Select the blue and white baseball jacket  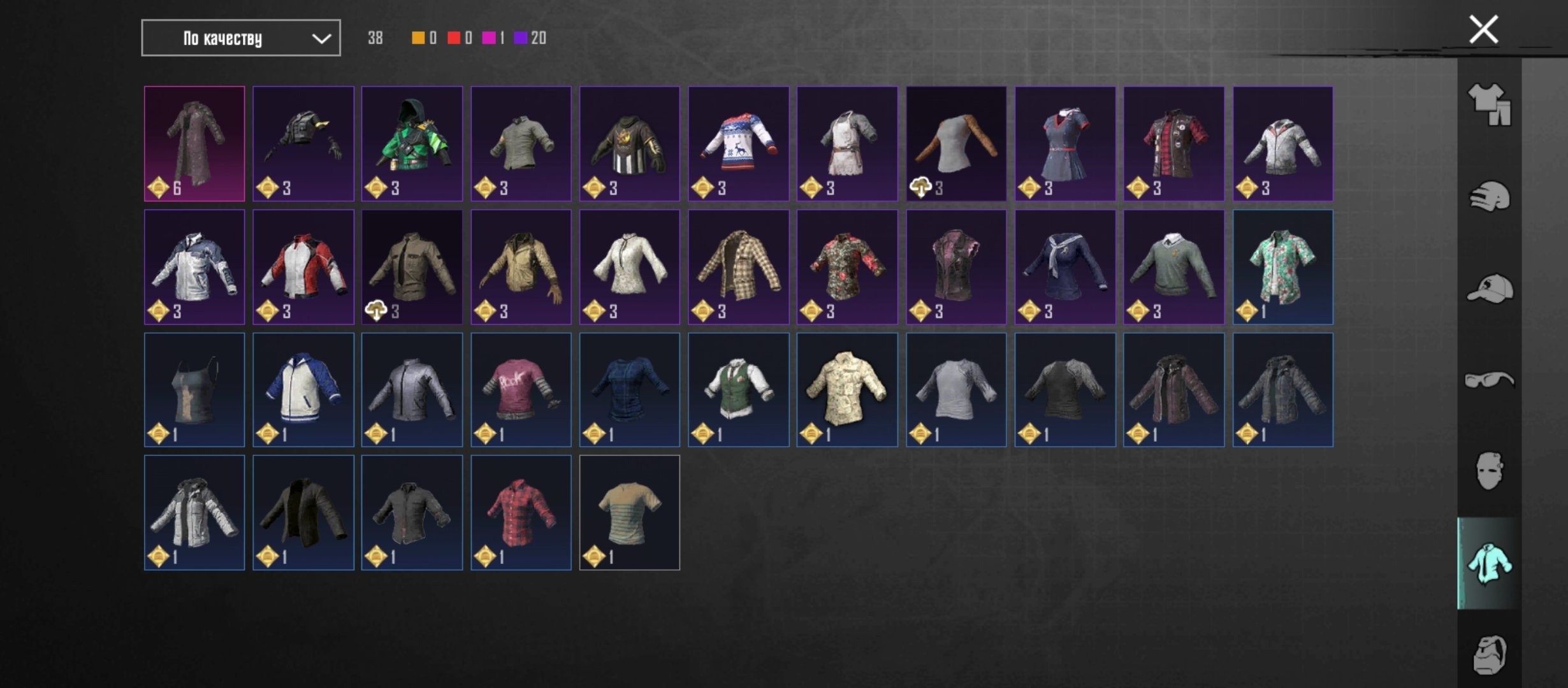coord(303,390)
